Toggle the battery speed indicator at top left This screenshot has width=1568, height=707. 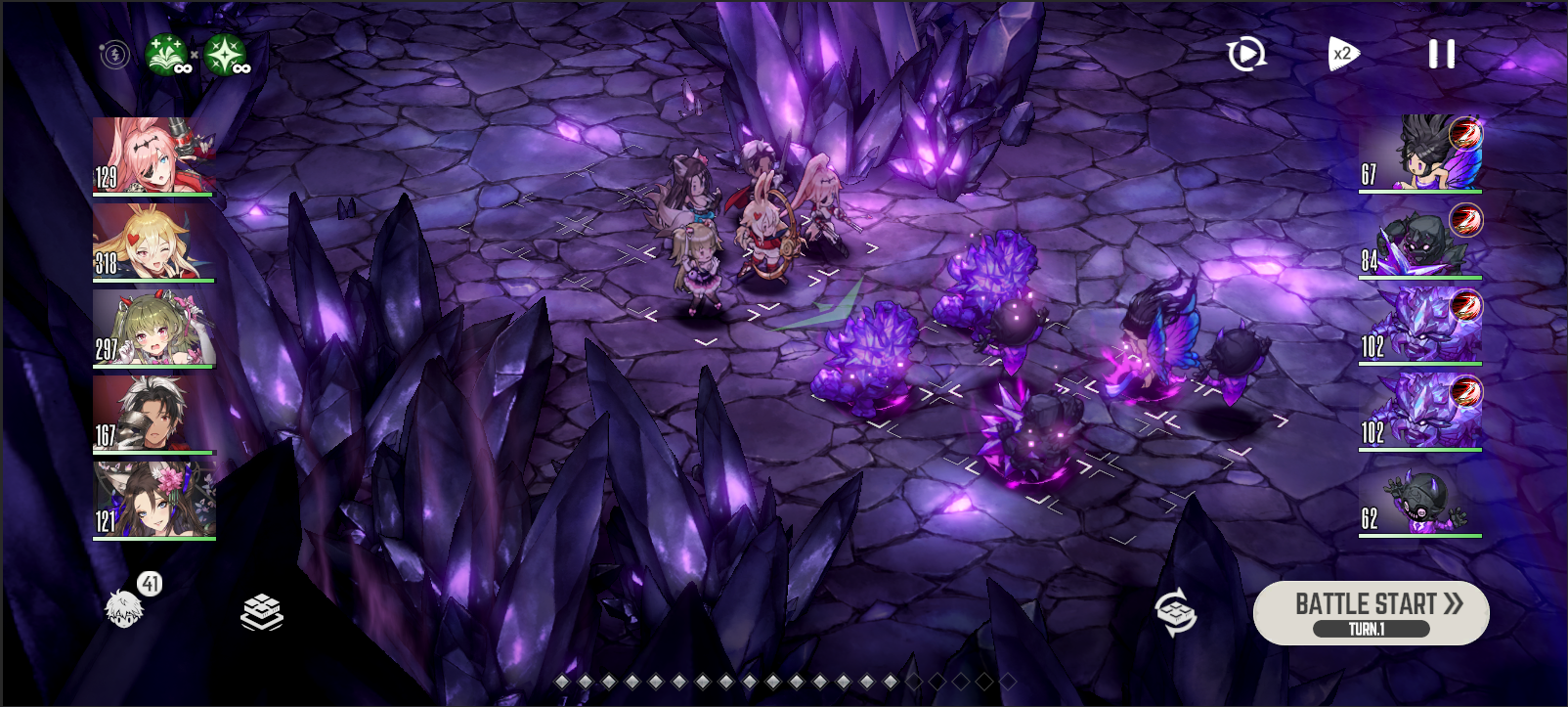click(114, 54)
